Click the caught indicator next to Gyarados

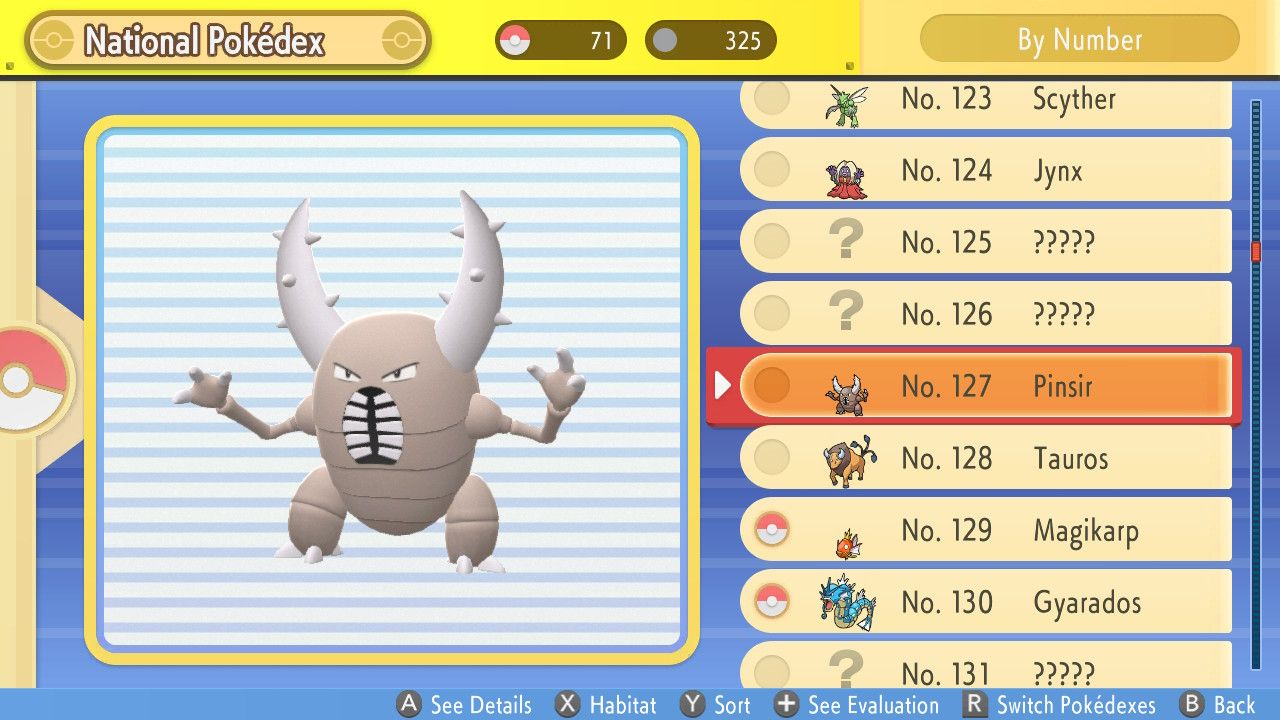tap(771, 602)
